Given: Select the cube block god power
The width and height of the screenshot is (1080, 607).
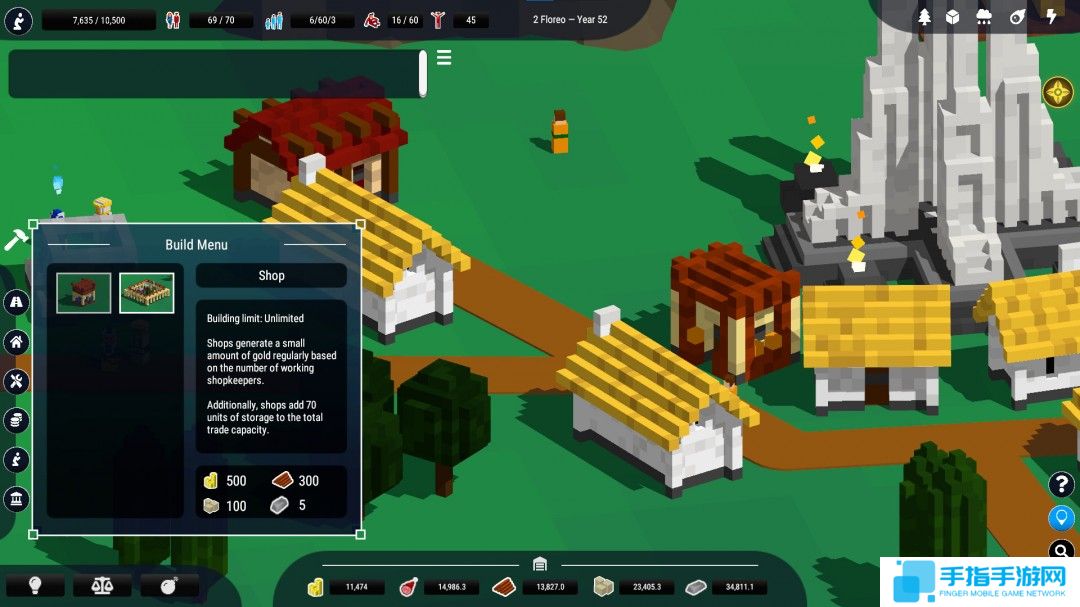Looking at the screenshot, I should [953, 17].
